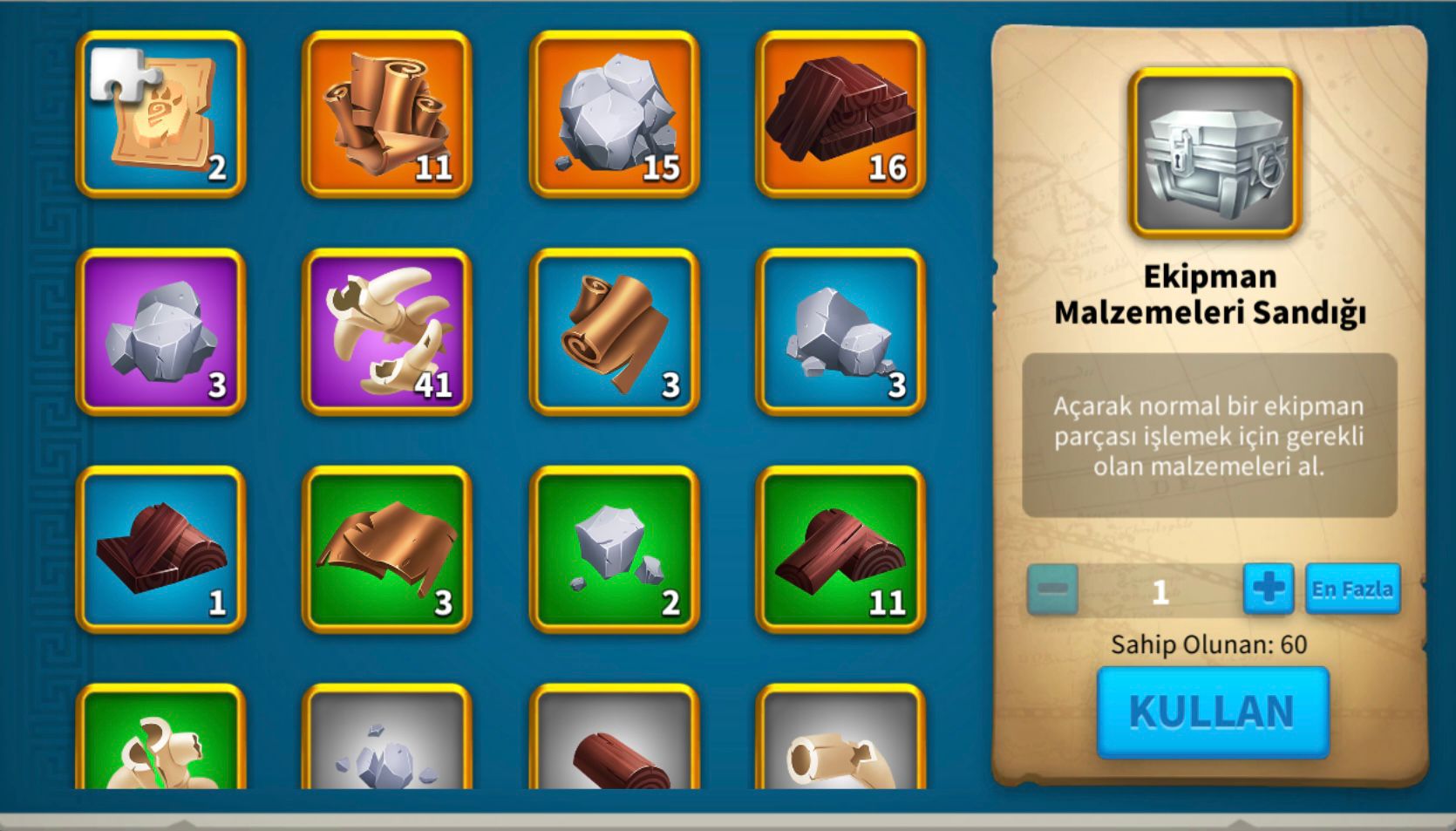Choose the blue wood log slot
1456x831 pixels.
(x=160, y=548)
